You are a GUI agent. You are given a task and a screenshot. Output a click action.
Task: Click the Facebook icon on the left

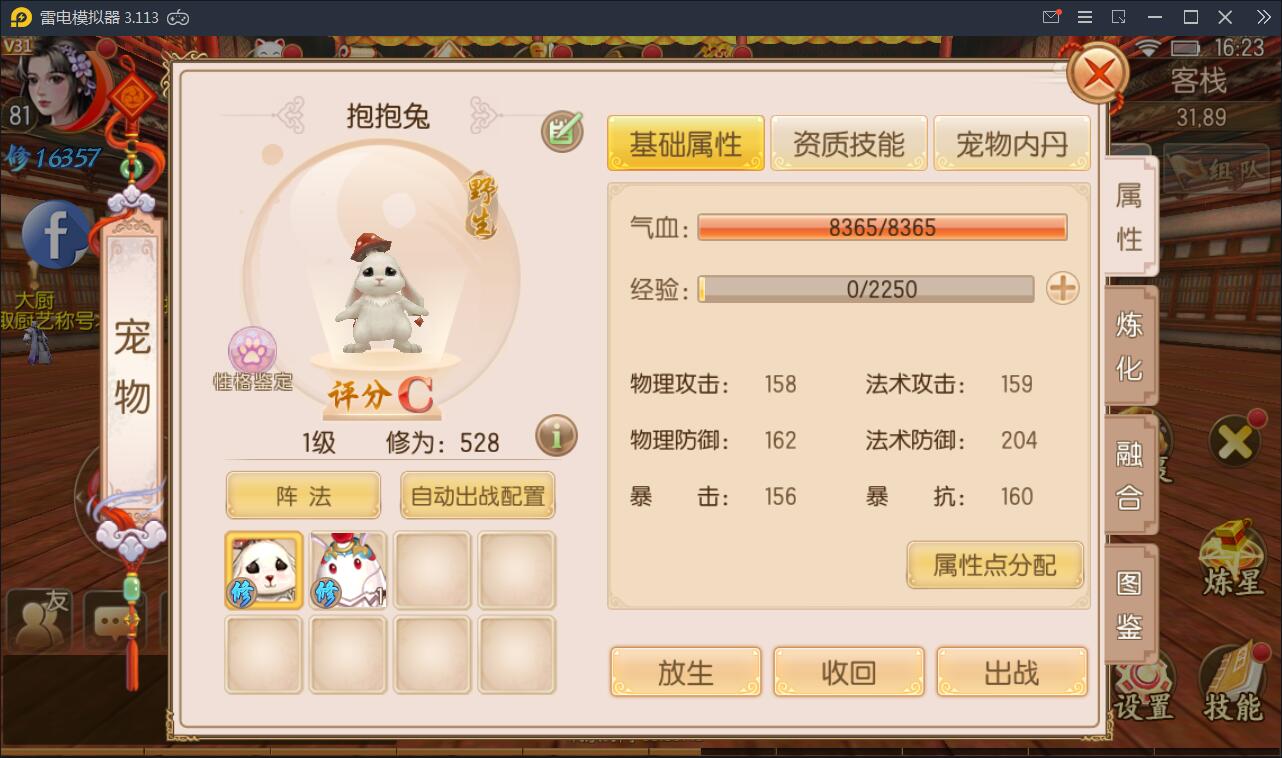coord(53,236)
